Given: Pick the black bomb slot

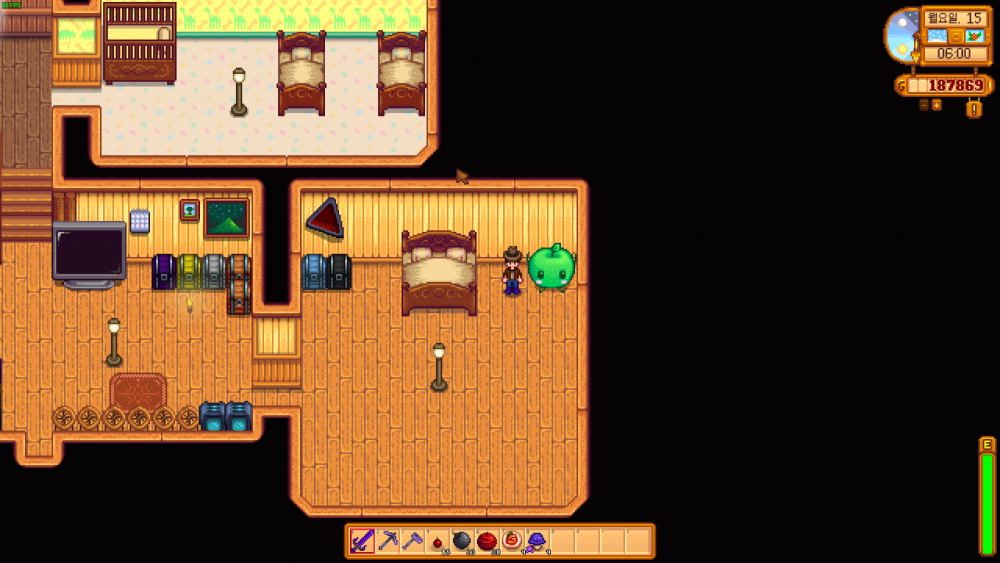Looking at the screenshot, I should tap(462, 541).
